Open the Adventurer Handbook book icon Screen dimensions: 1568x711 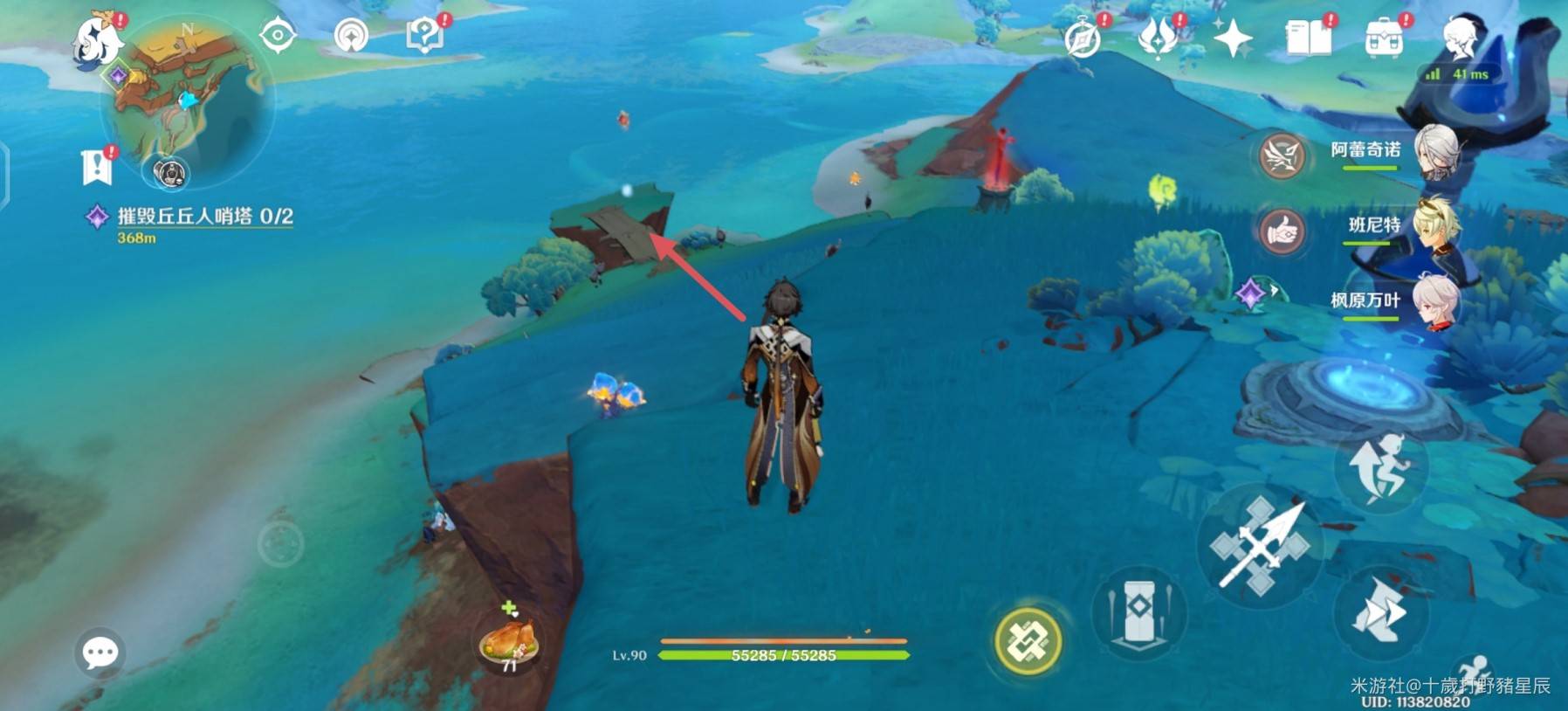click(x=1308, y=38)
